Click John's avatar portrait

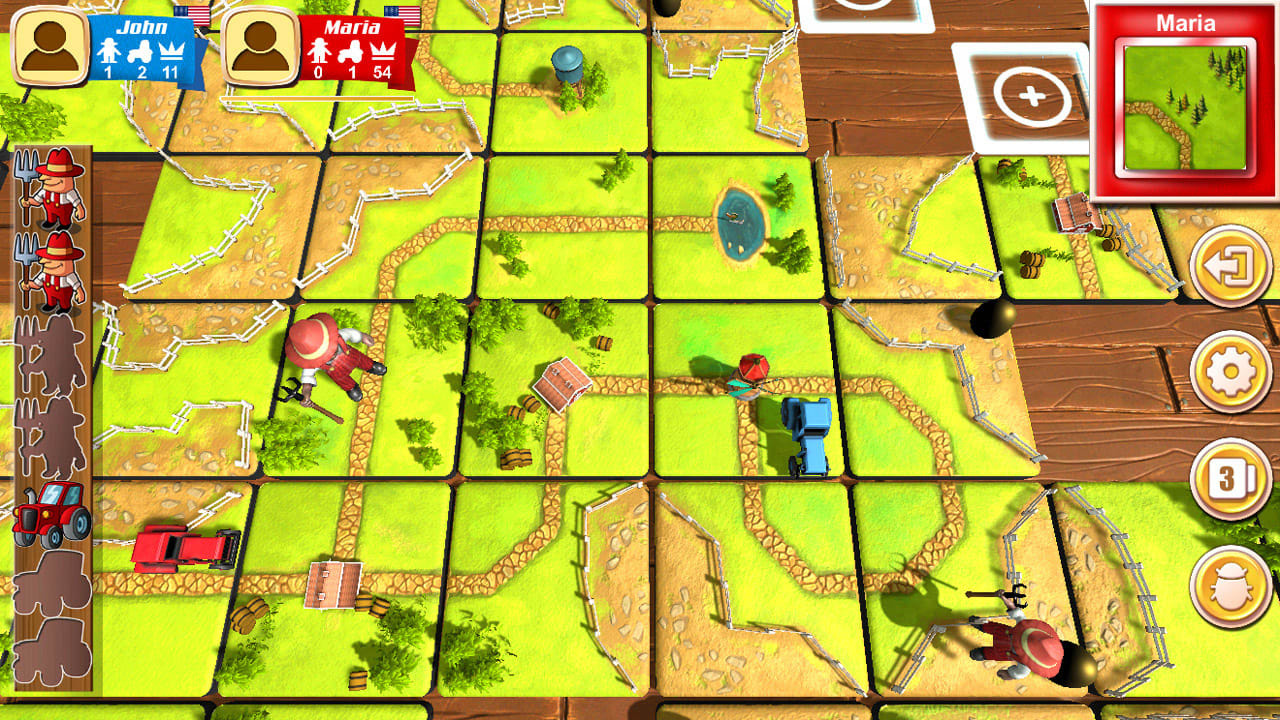pos(50,43)
